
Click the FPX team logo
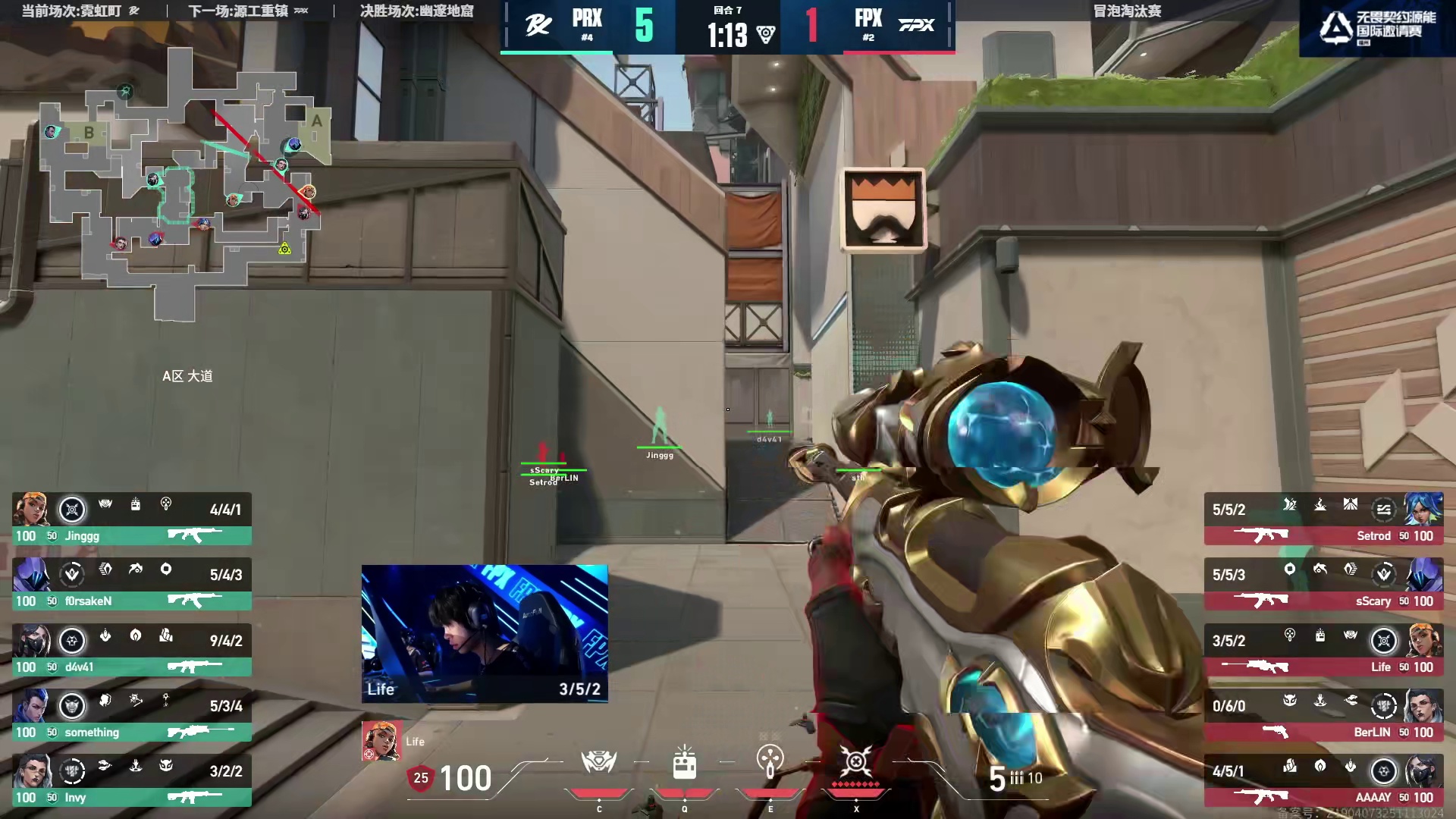tap(916, 25)
